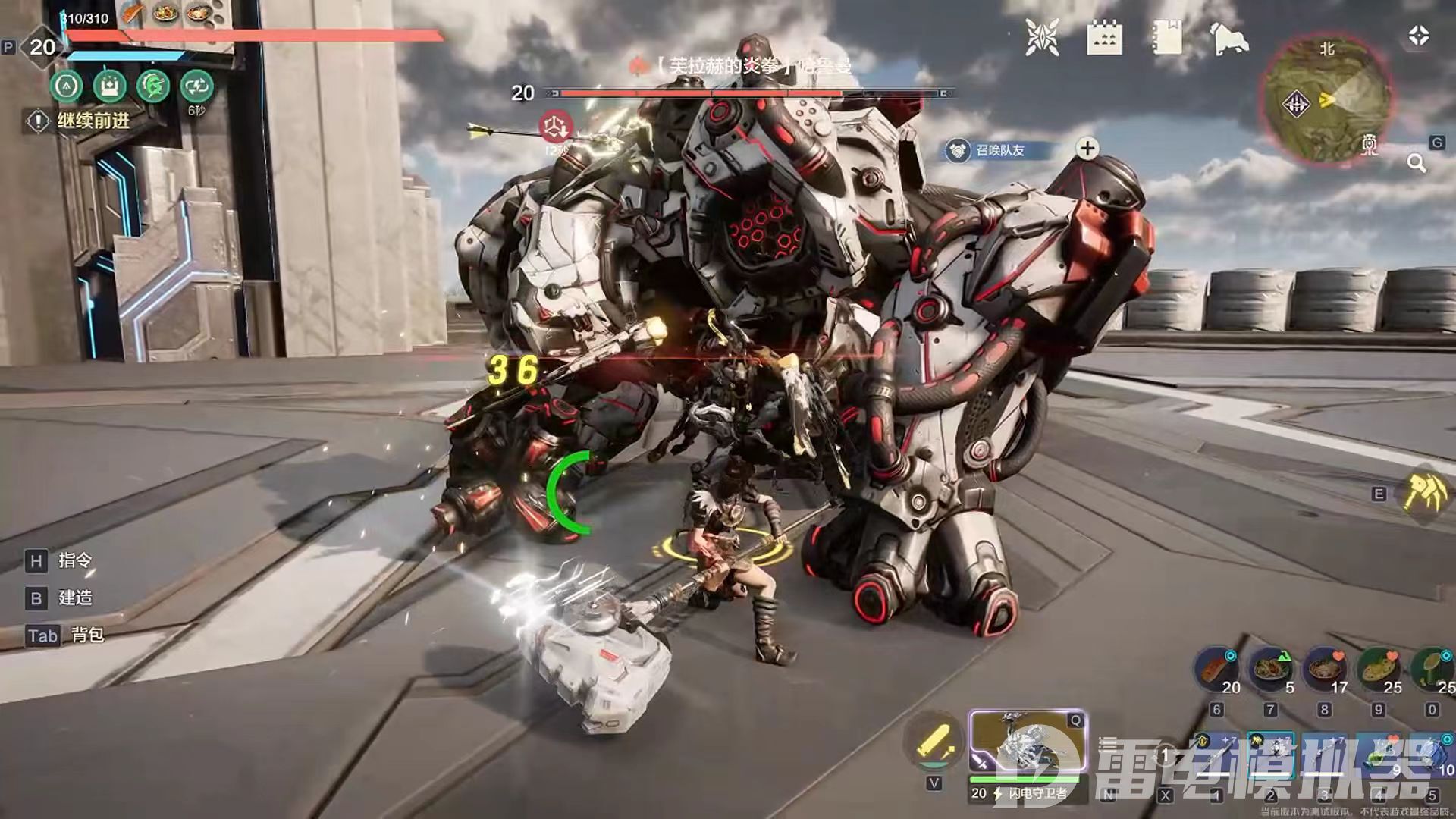Click the diamond crosshair icon in the corner
The height and width of the screenshot is (819, 1456).
click(1419, 36)
